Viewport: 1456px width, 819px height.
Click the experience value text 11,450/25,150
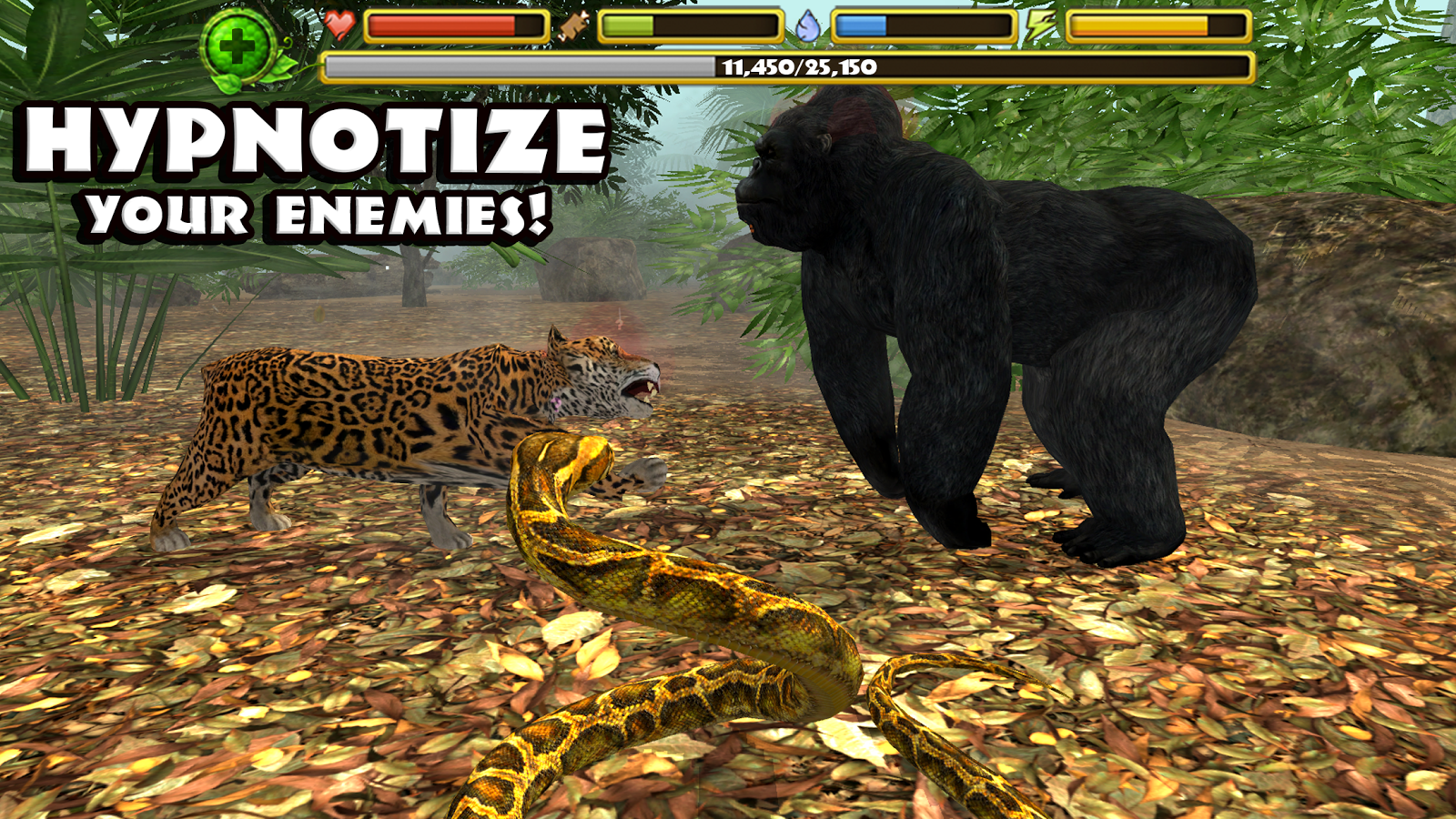(798, 65)
